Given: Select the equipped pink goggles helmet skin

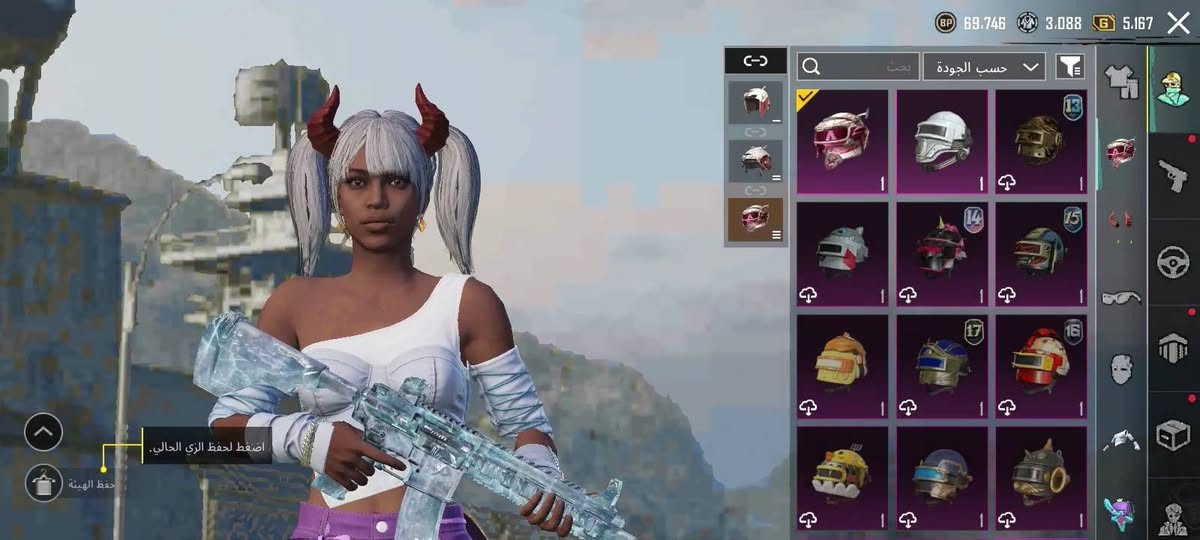Looking at the screenshot, I should click(842, 141).
